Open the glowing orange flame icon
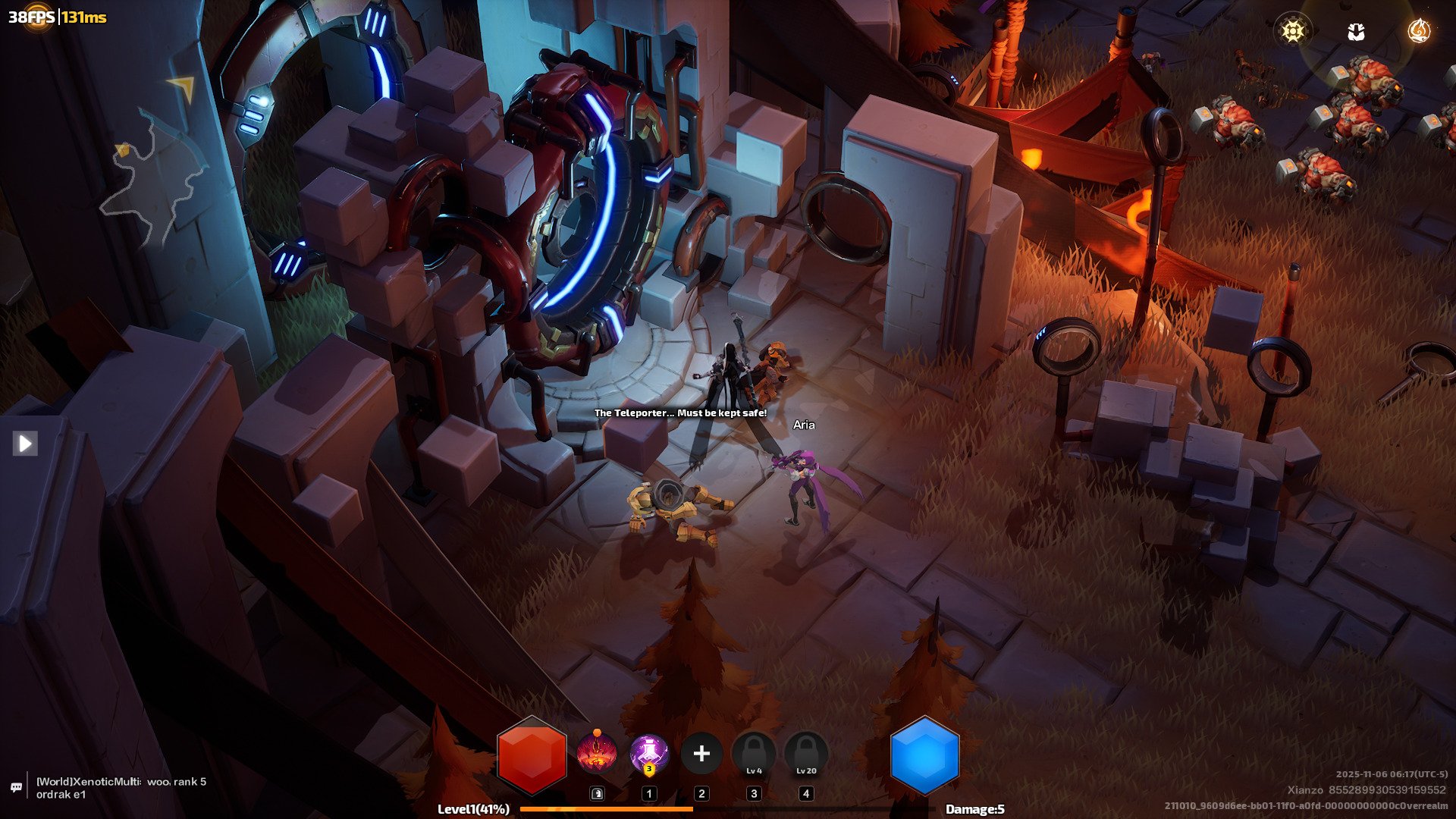The height and width of the screenshot is (819, 1456). pos(1418,31)
